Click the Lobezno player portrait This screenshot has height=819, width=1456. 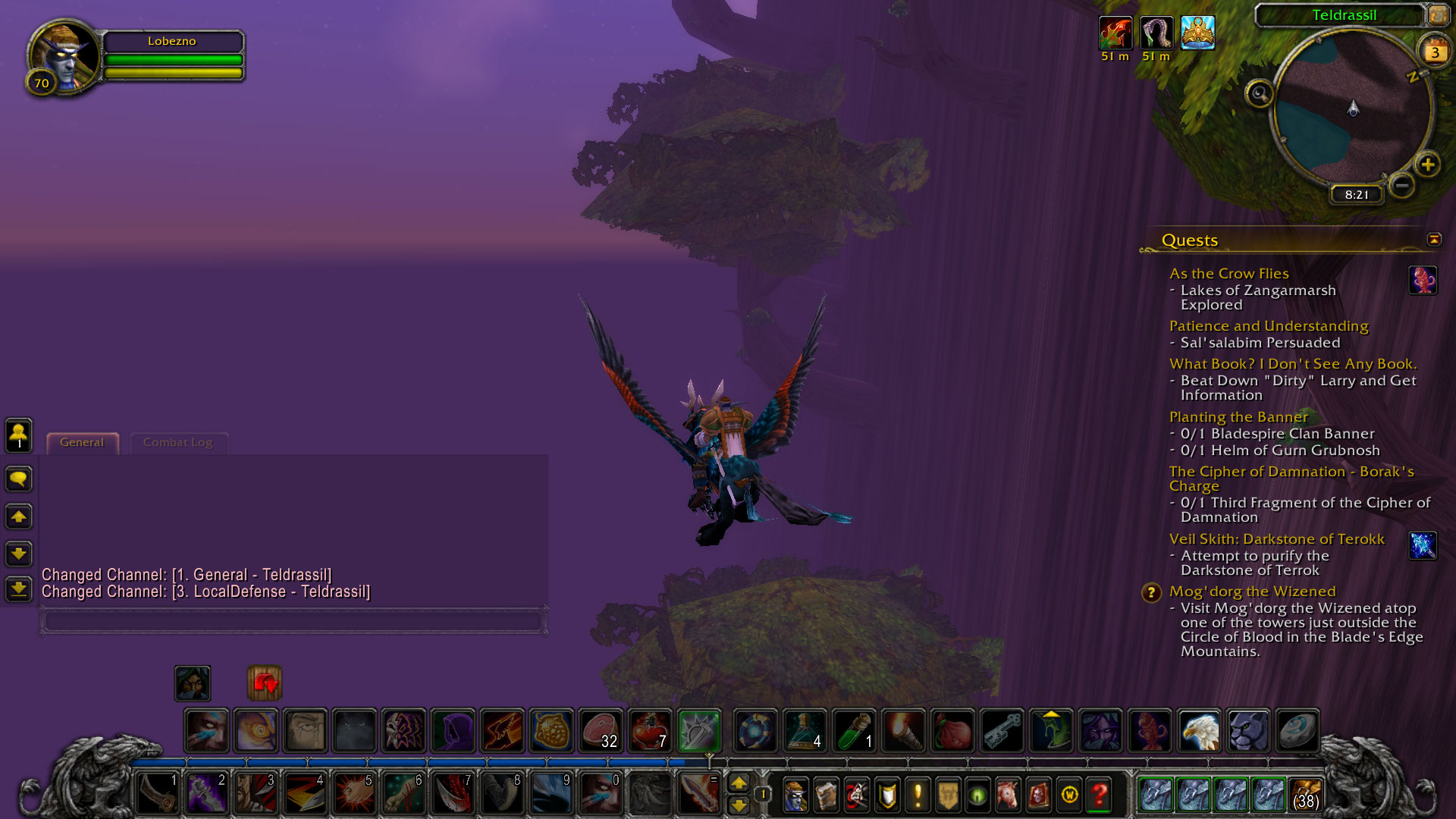pyautogui.click(x=64, y=58)
